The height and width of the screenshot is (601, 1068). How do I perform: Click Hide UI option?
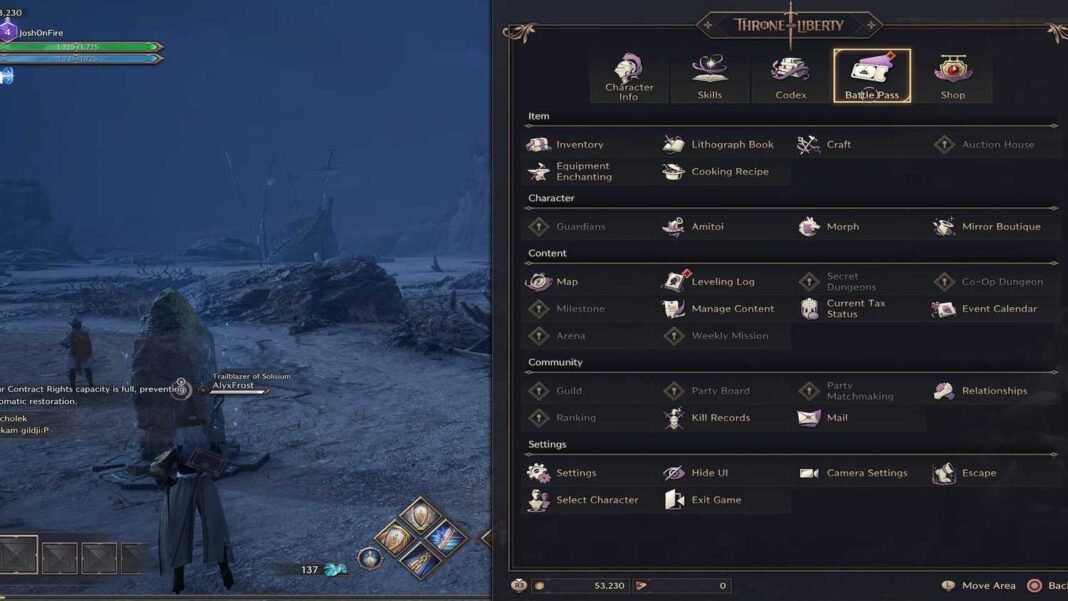click(709, 473)
